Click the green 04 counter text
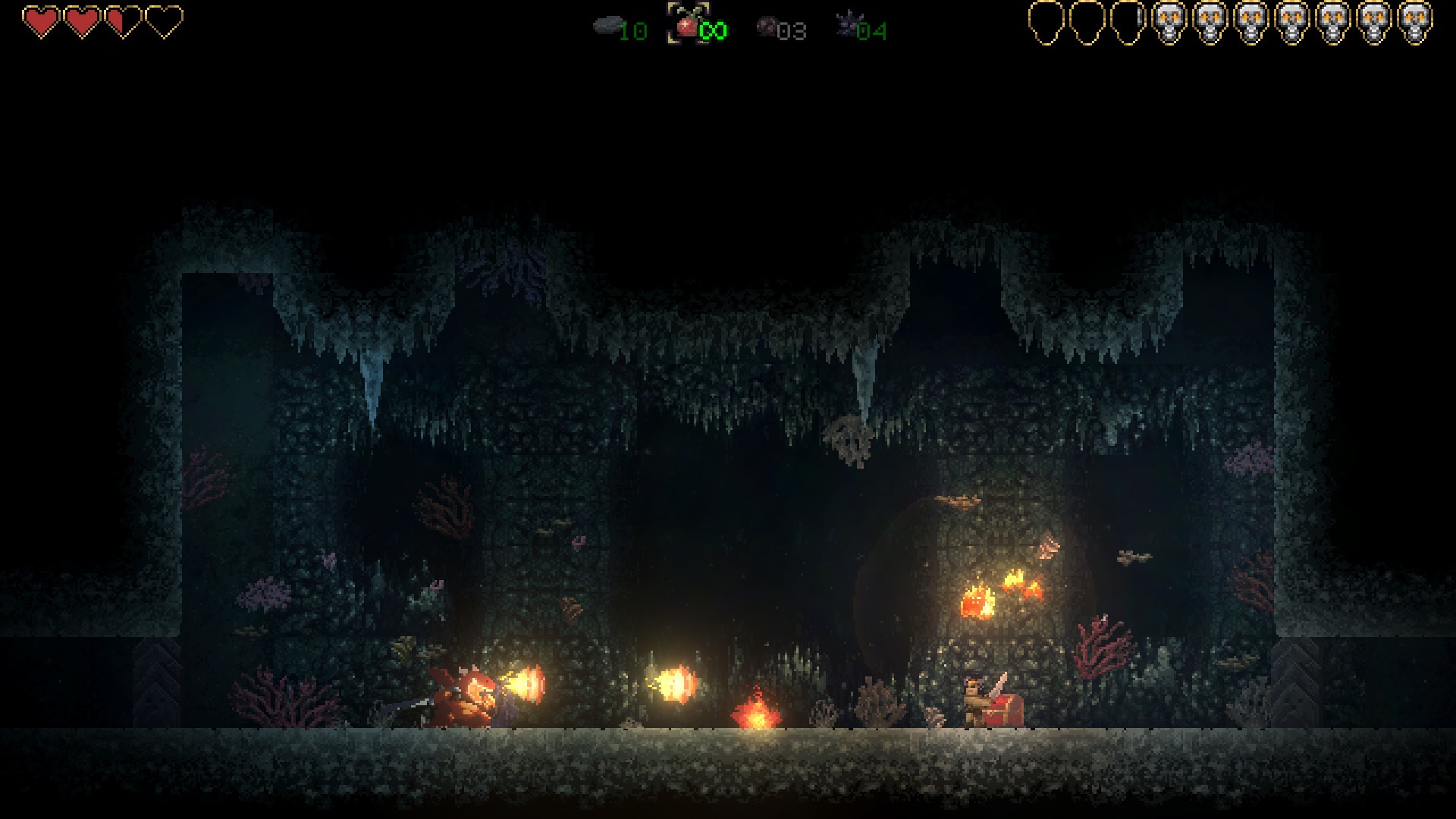The image size is (1456, 819). (871, 32)
